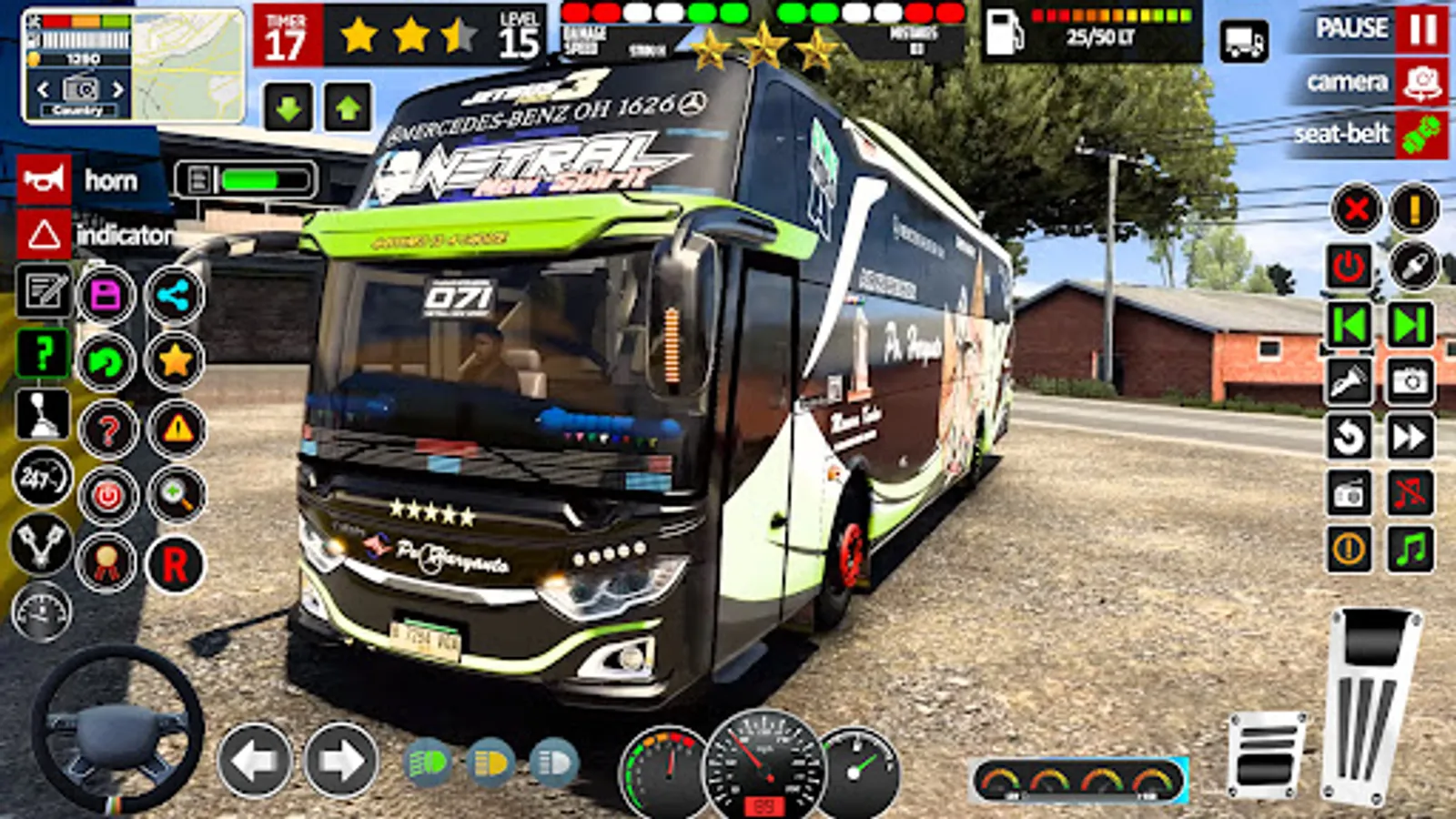This screenshot has height=819, width=1456.
Task: Tap the magnifying glass zoom icon
Action: point(176,495)
